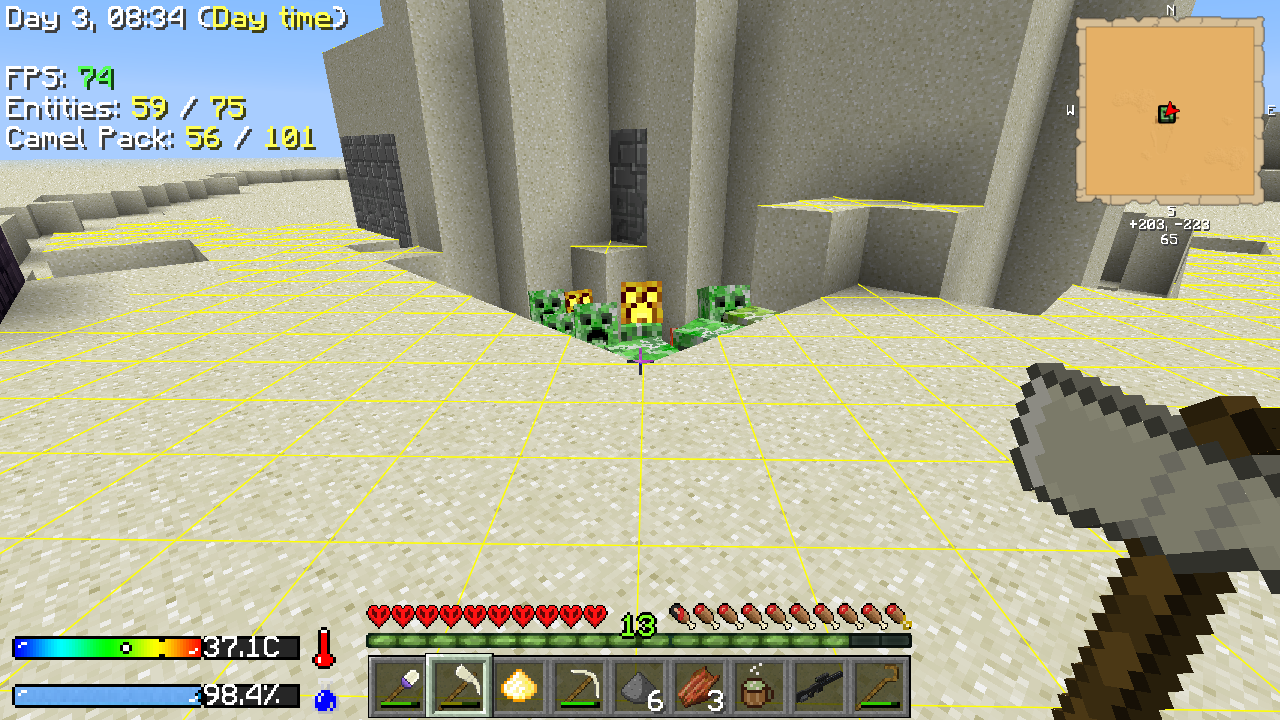Equip the black sniper rifle slot
The image size is (1280, 720).
click(819, 686)
